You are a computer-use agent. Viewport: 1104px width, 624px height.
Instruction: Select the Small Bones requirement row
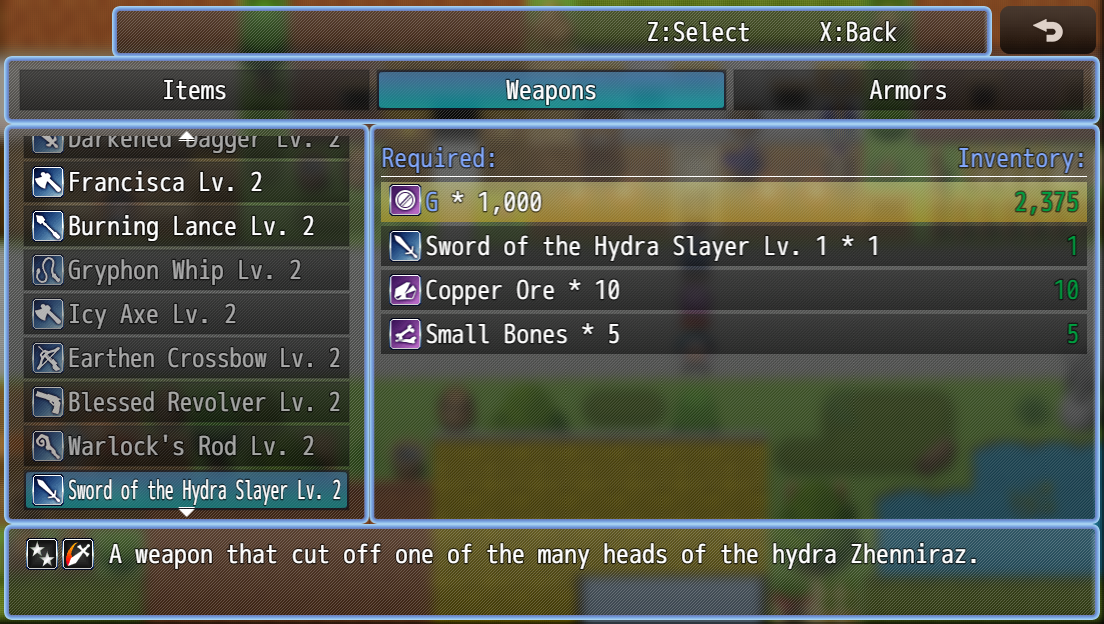coord(734,335)
